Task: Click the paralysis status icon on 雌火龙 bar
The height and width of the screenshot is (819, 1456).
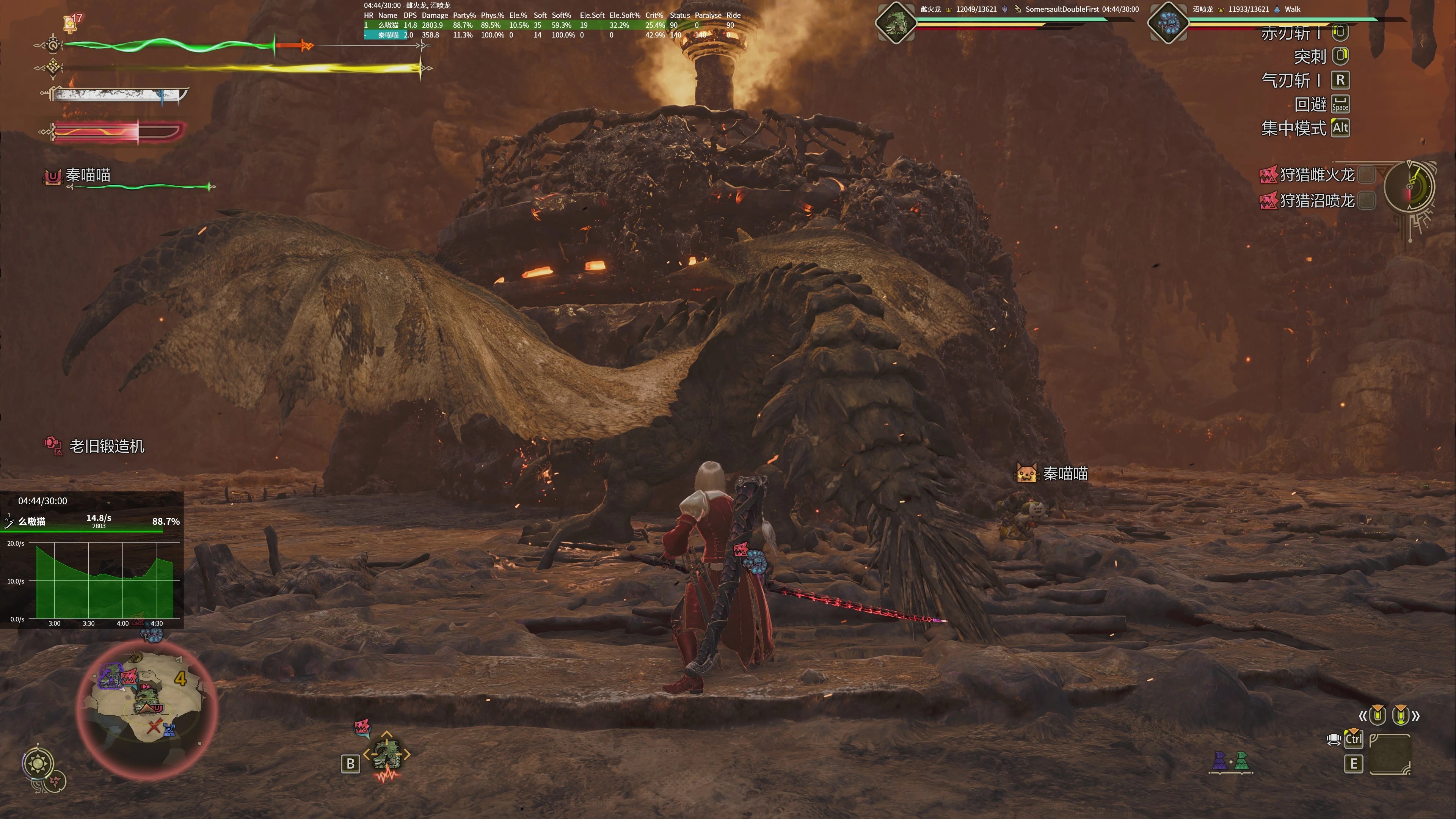Action: (1005, 9)
